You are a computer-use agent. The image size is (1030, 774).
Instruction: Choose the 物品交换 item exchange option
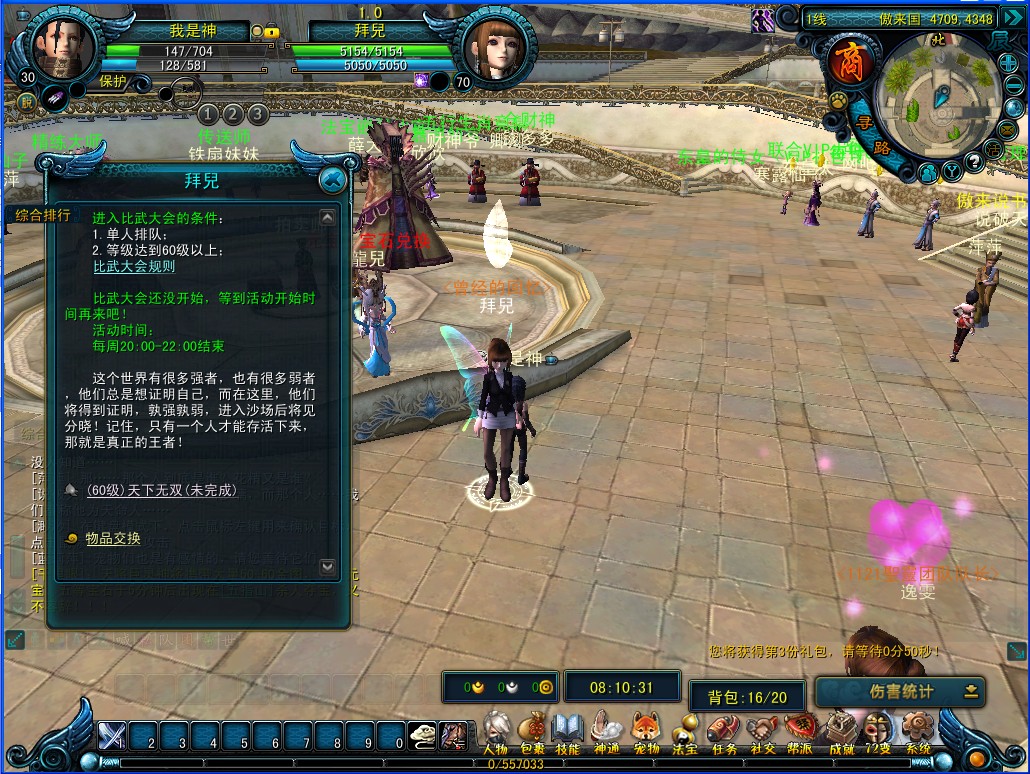tap(112, 538)
